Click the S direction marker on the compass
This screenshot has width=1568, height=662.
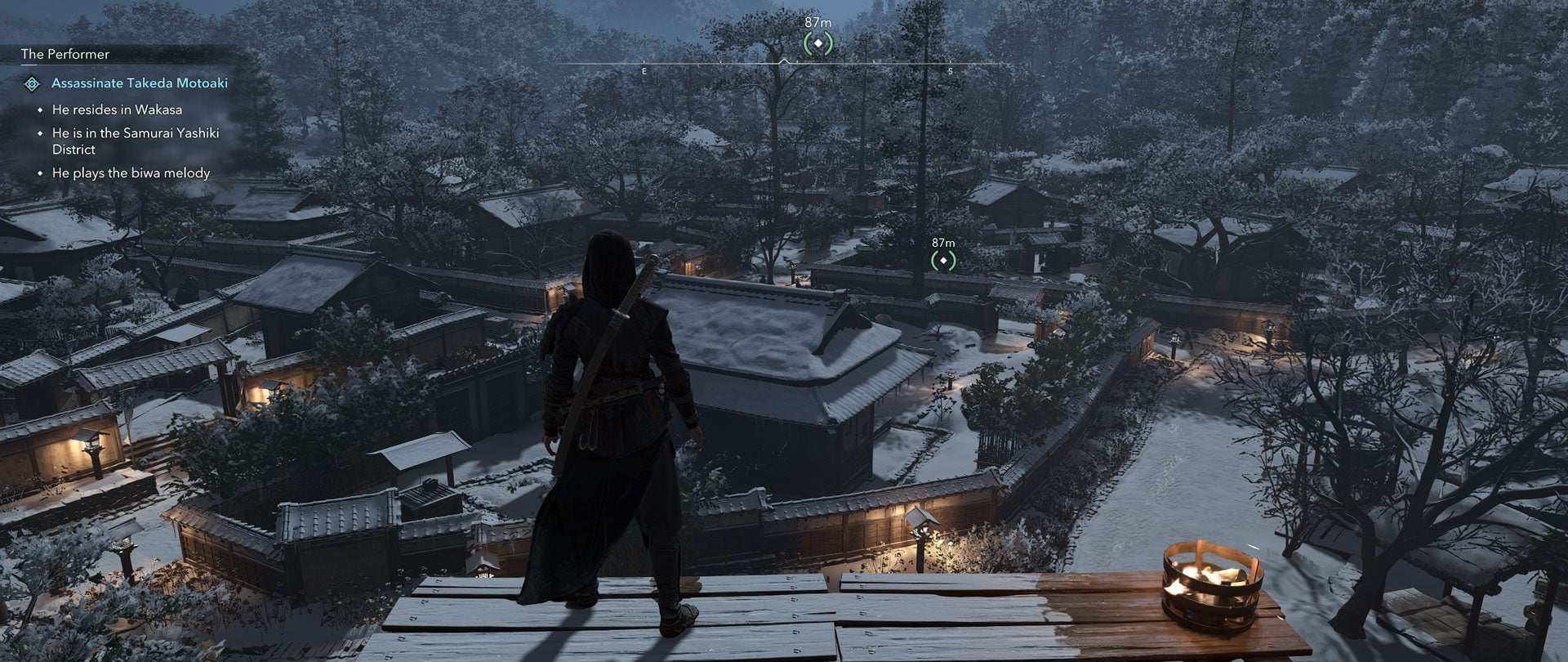950,72
